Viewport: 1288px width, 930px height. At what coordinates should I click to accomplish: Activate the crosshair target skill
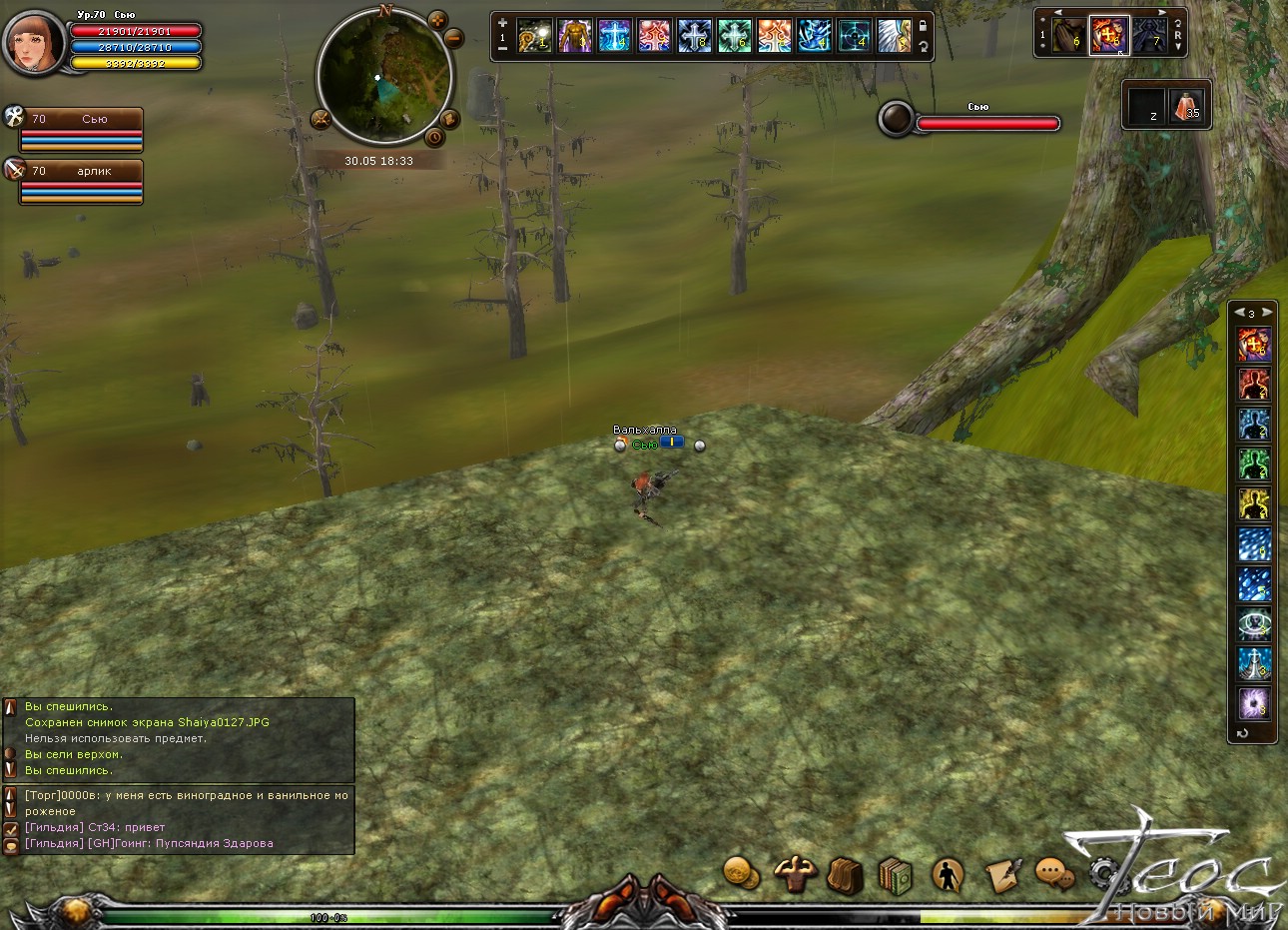tap(855, 37)
